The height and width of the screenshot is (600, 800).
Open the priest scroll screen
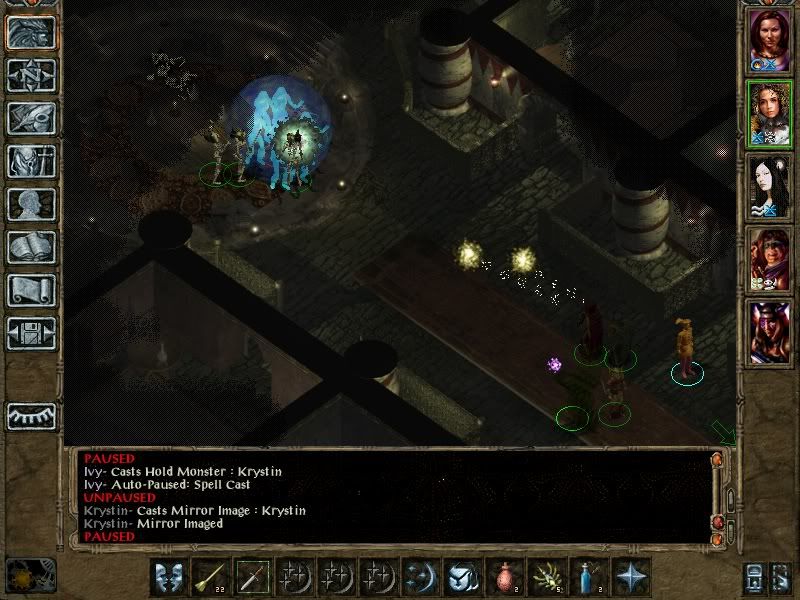click(31, 290)
